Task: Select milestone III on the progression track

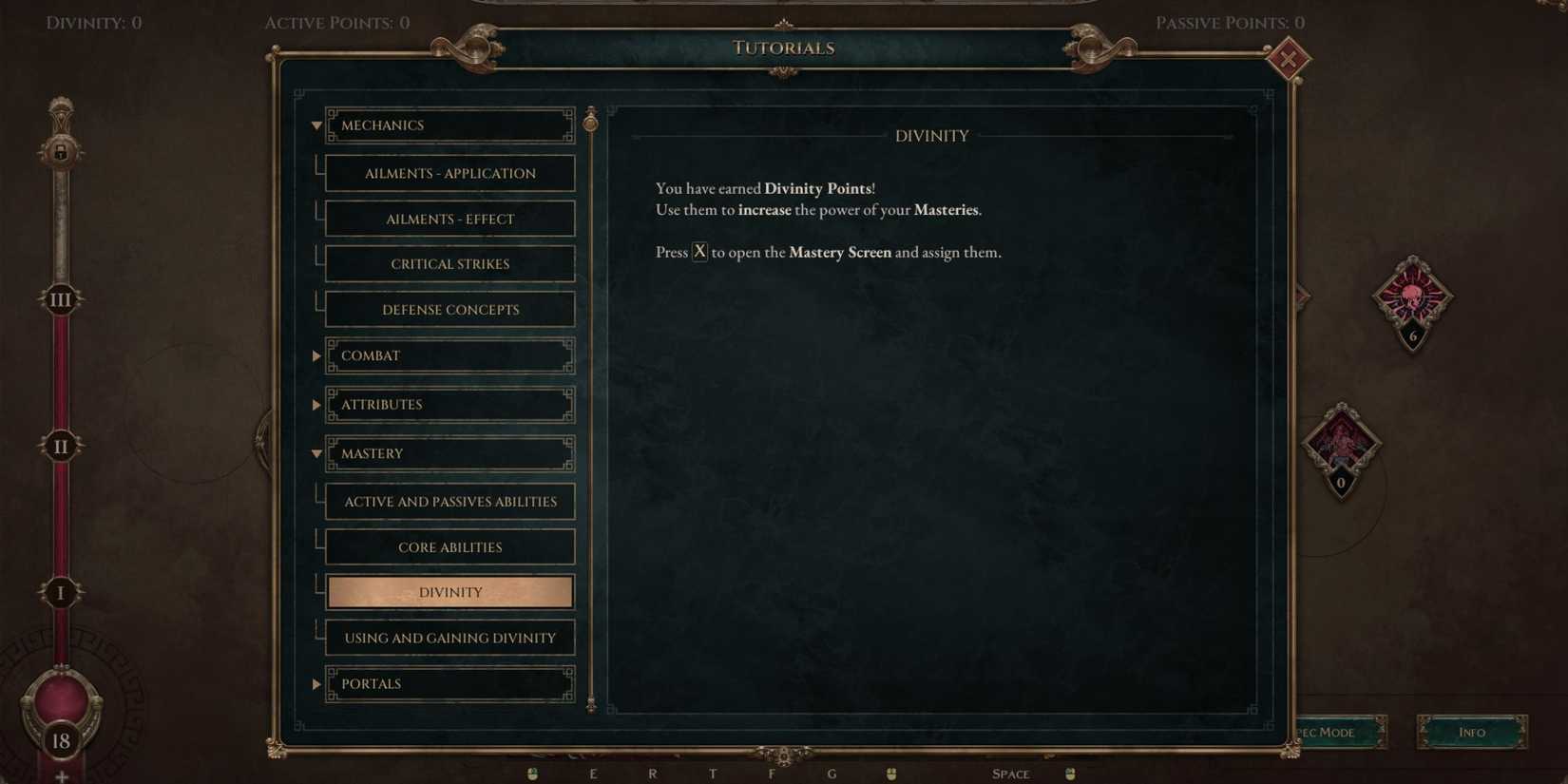Action: pyautogui.click(x=60, y=298)
